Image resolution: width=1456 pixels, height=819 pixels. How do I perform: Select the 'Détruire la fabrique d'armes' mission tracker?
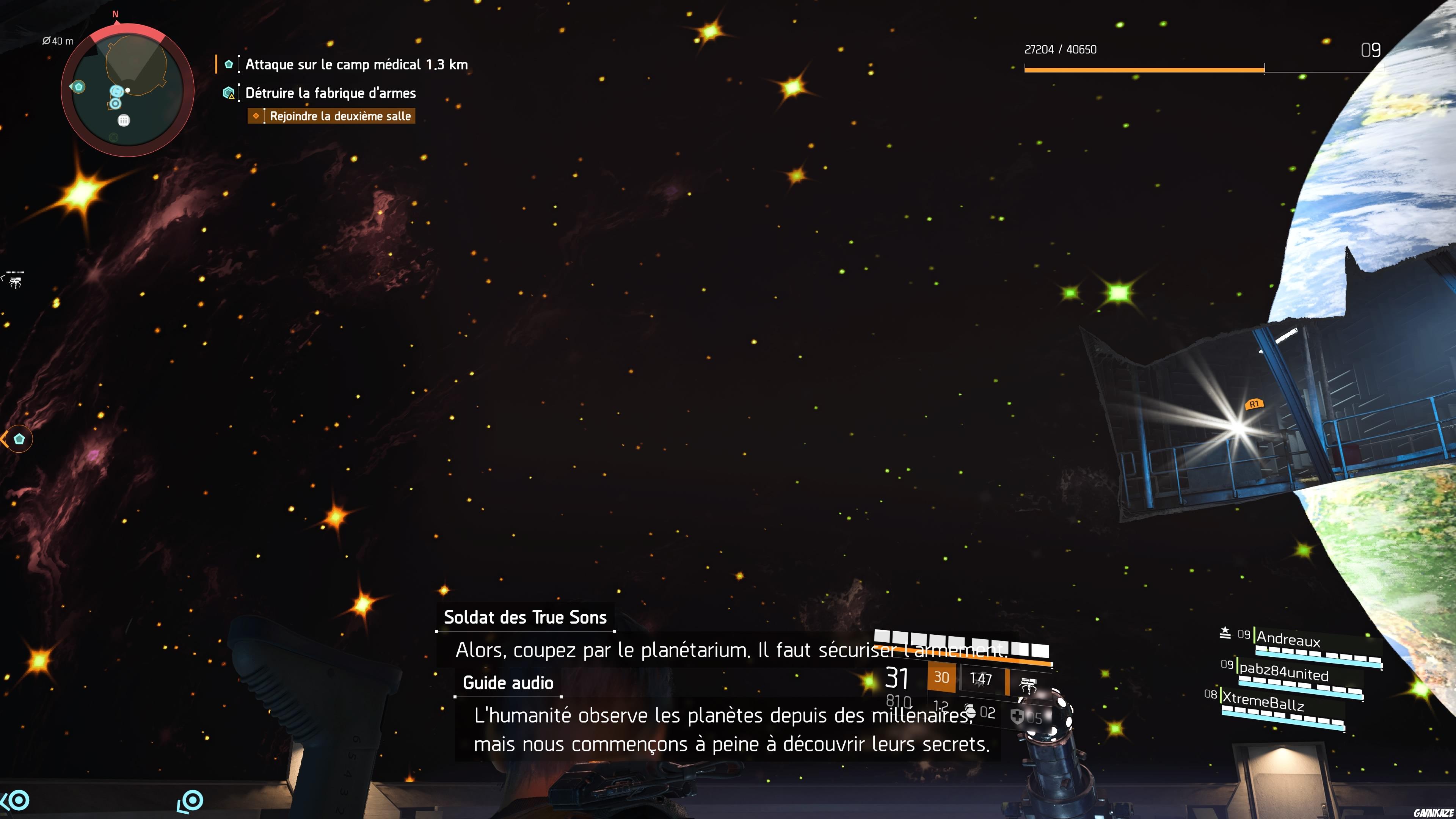tap(330, 93)
